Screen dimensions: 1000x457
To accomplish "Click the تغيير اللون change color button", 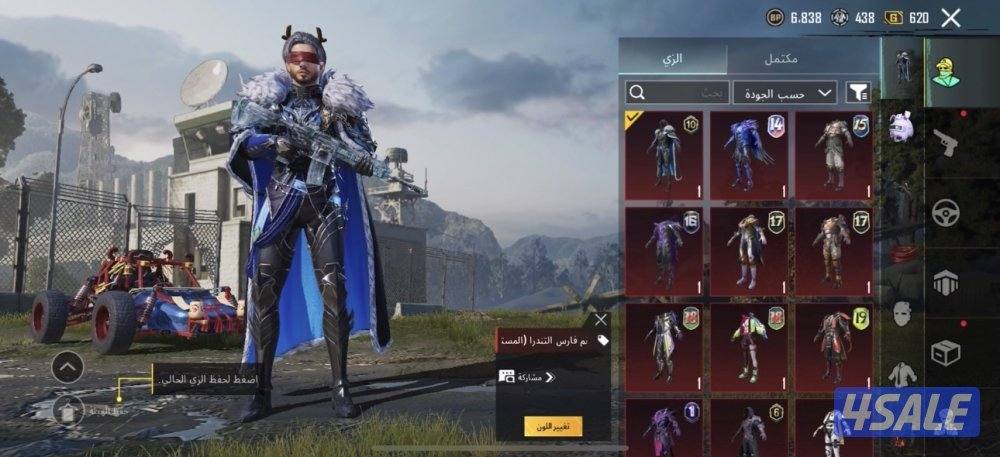I will (x=553, y=425).
